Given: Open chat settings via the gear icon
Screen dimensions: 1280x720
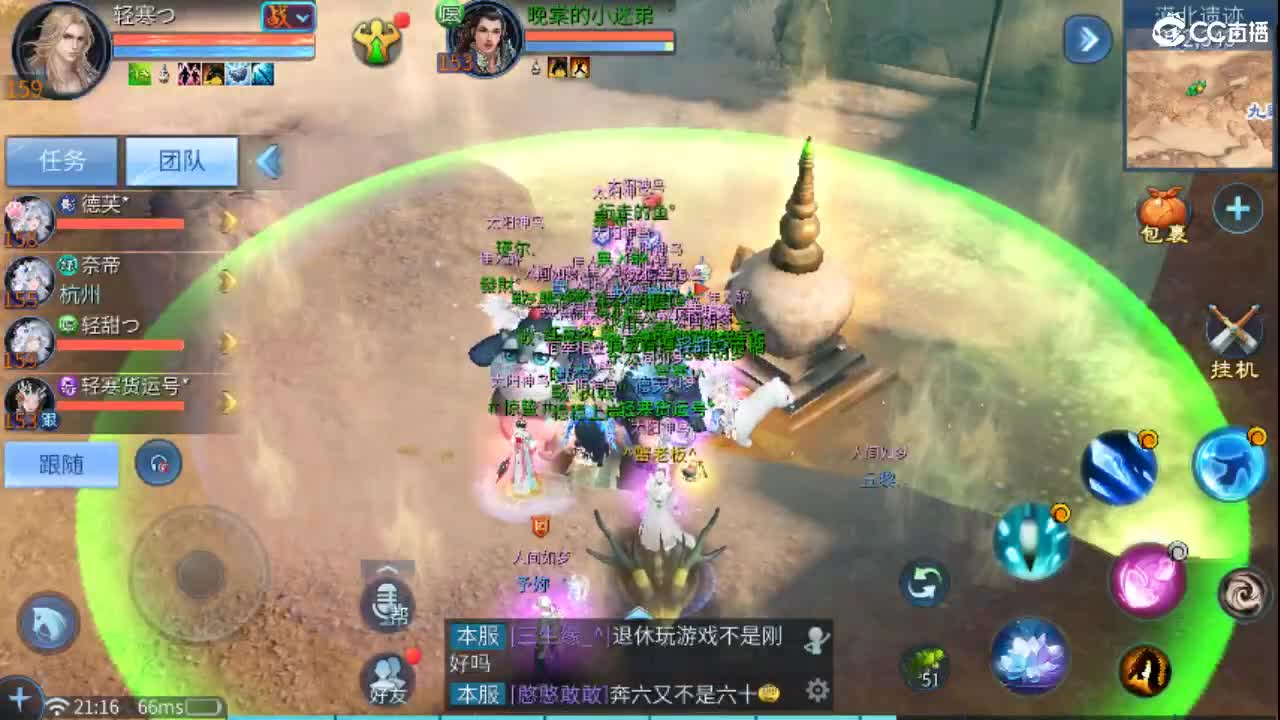Looking at the screenshot, I should click(x=818, y=690).
